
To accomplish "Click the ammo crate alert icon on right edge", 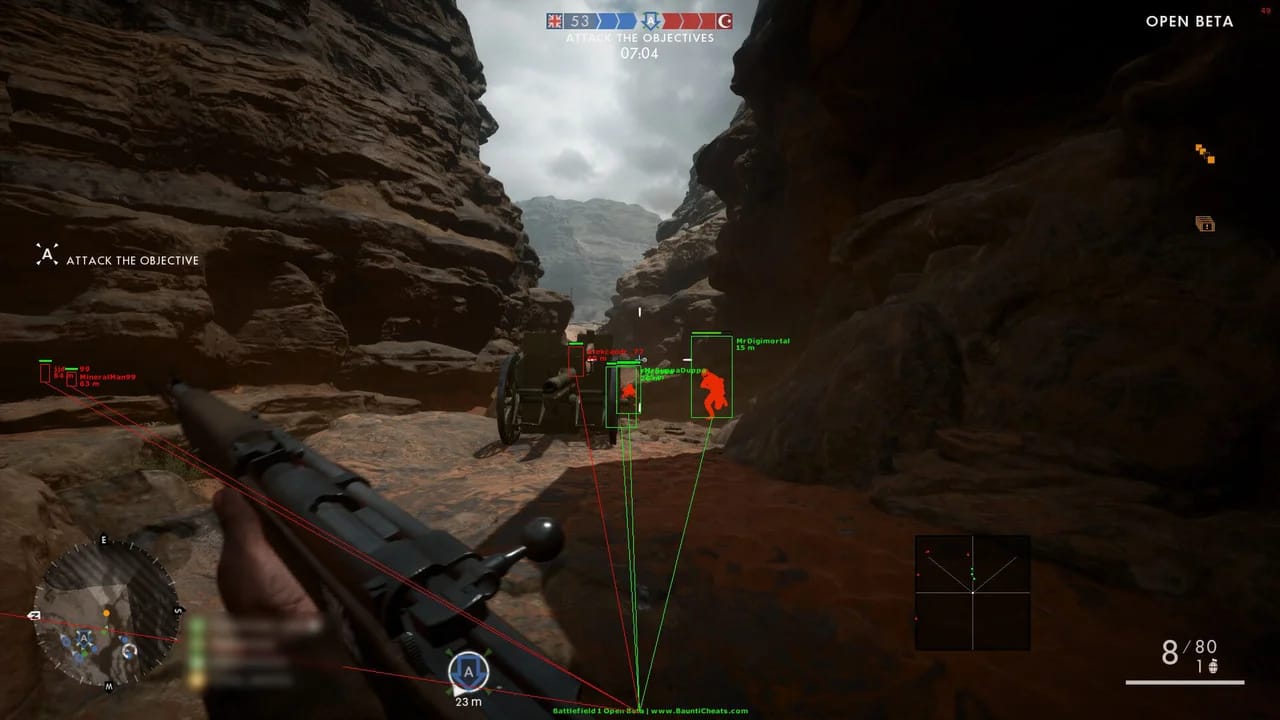I will point(1205,224).
